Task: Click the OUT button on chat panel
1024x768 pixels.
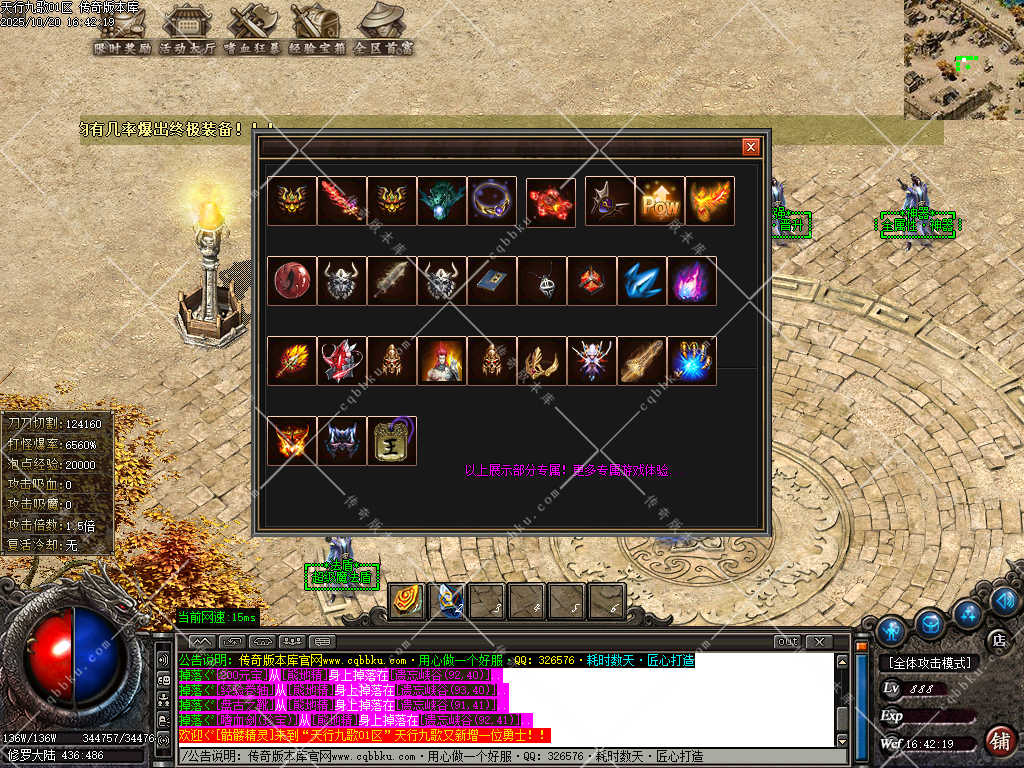Action: point(788,641)
